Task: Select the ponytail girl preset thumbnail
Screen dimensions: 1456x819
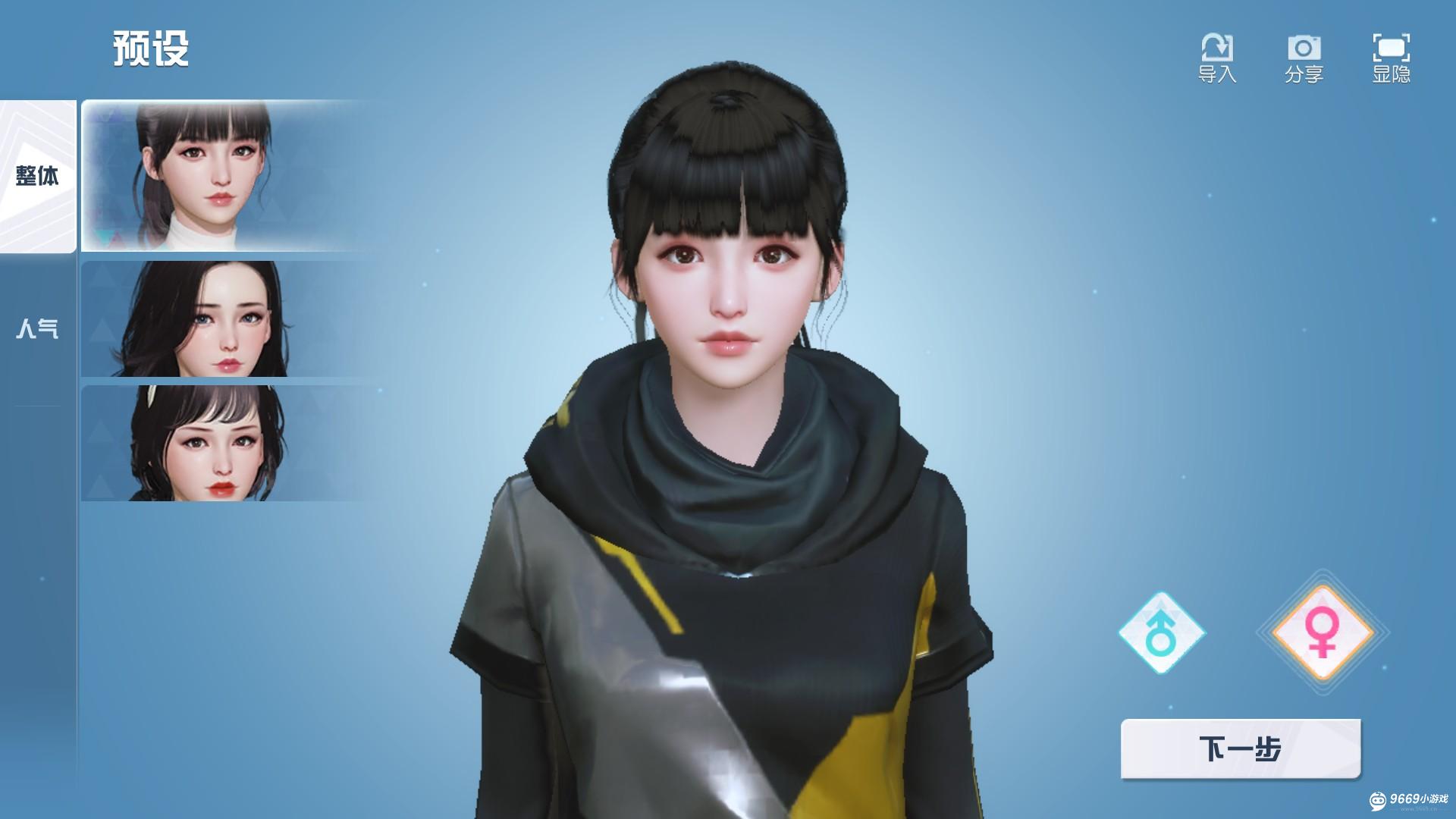Action: pos(224,174)
